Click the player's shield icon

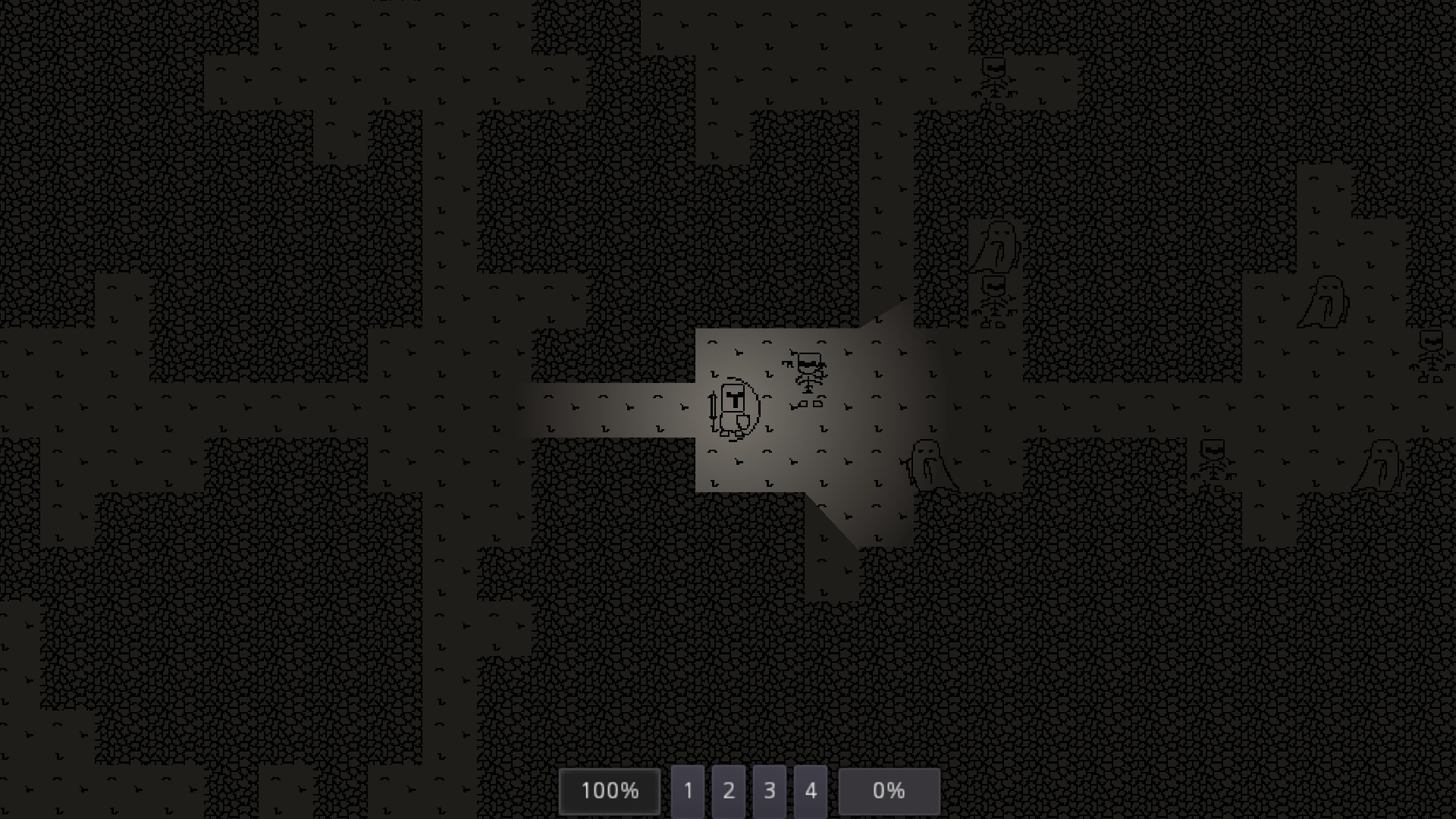(x=744, y=423)
